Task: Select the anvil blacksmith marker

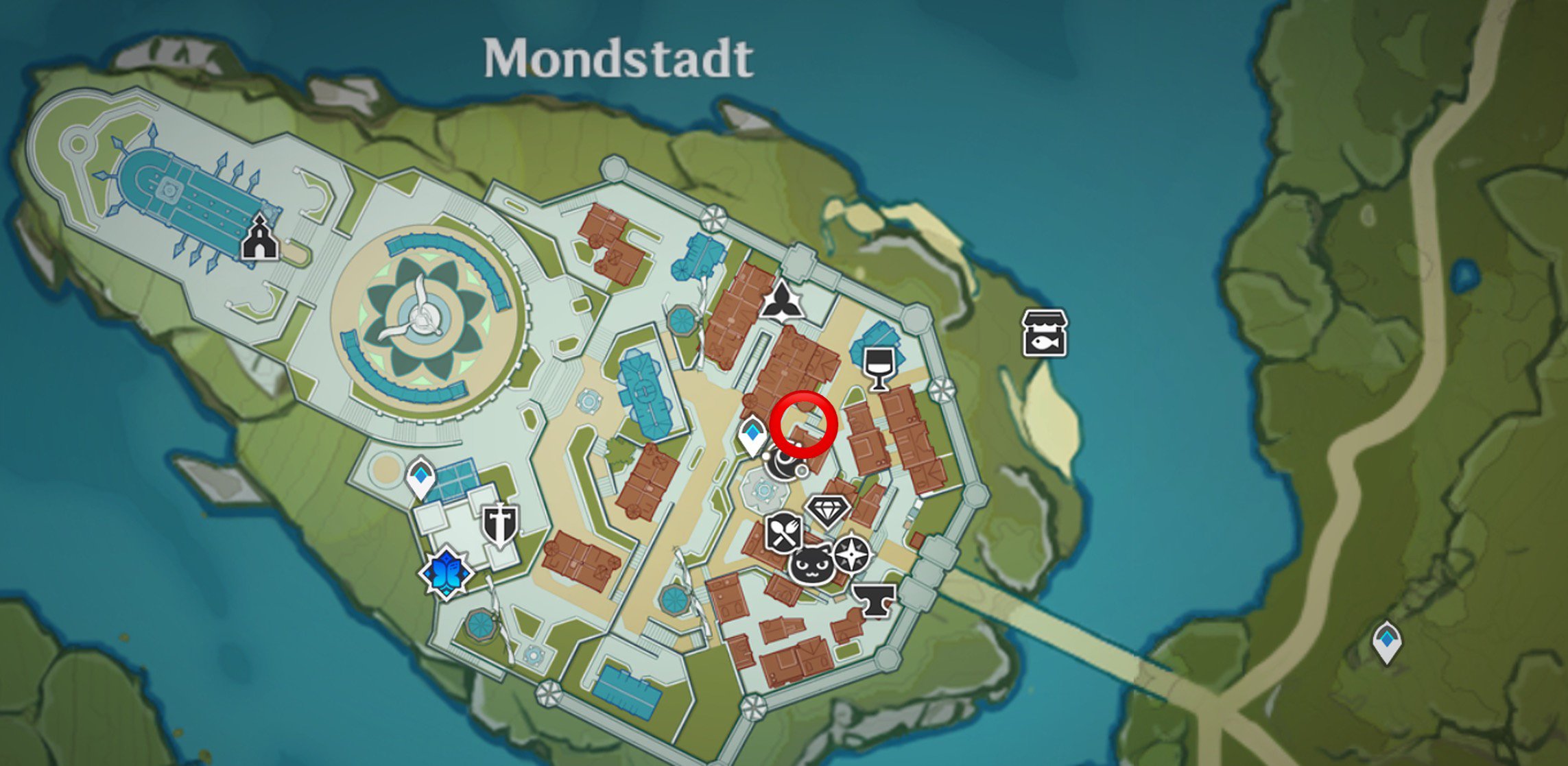Action: [874, 600]
